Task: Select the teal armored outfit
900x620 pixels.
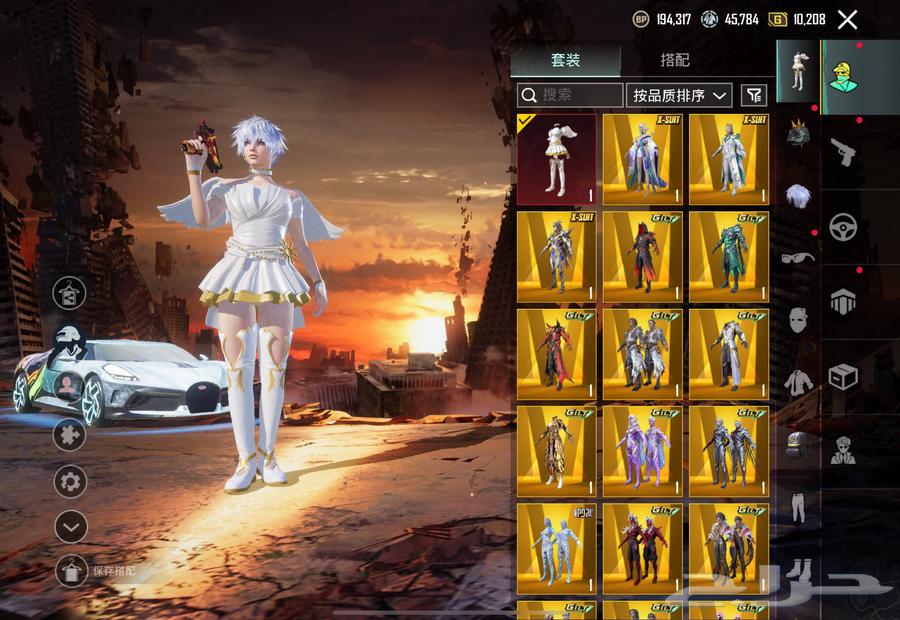Action: click(728, 256)
